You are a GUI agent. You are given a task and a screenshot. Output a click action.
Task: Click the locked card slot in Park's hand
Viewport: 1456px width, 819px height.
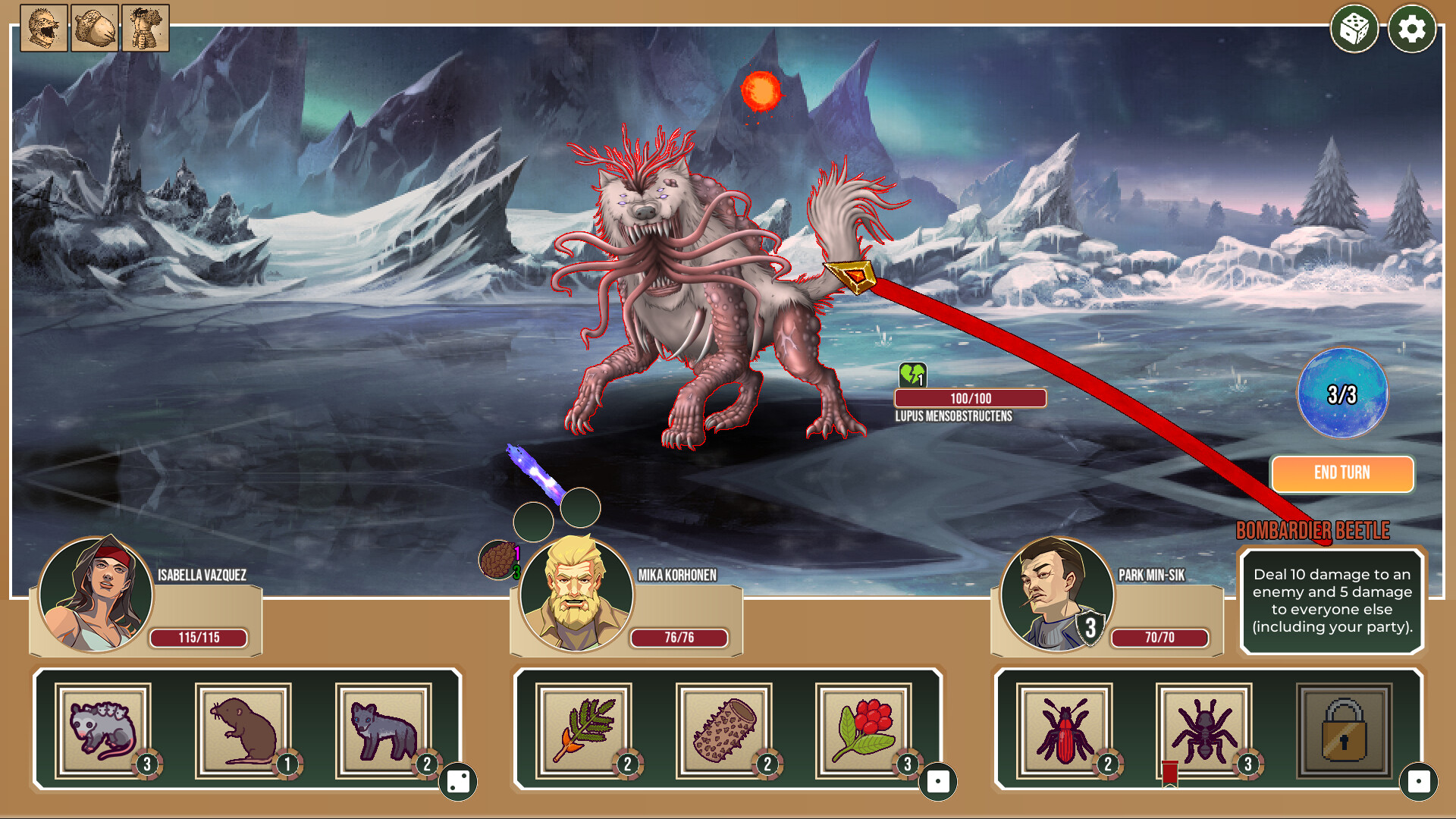(x=1344, y=731)
